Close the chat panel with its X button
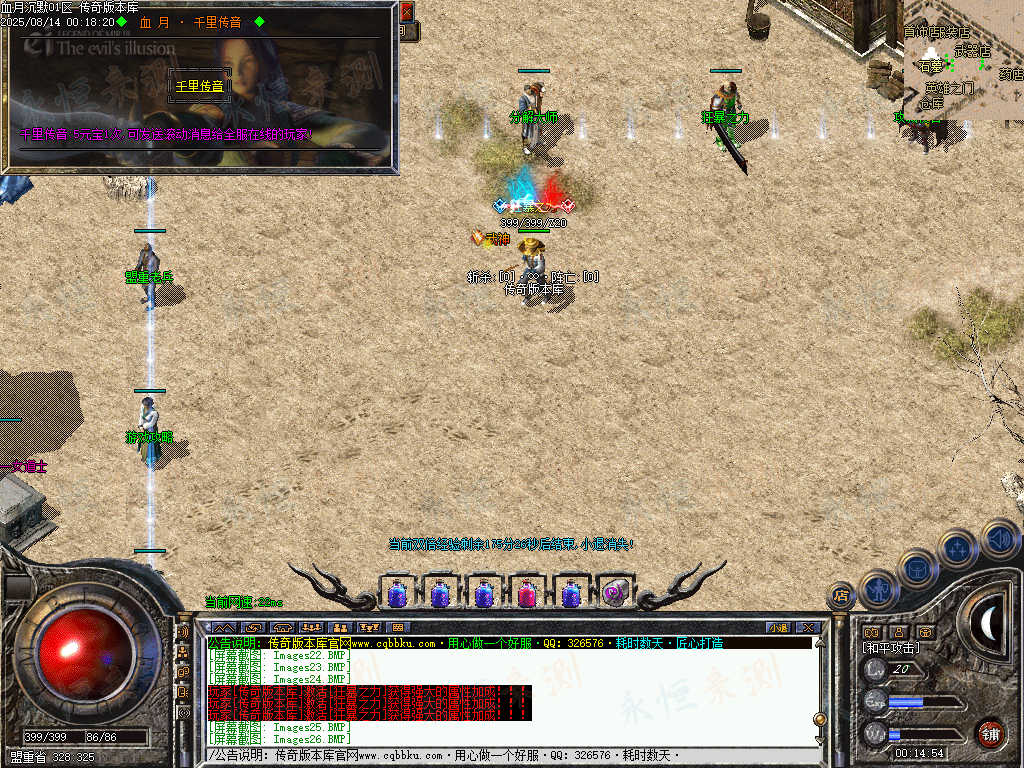 click(x=809, y=628)
